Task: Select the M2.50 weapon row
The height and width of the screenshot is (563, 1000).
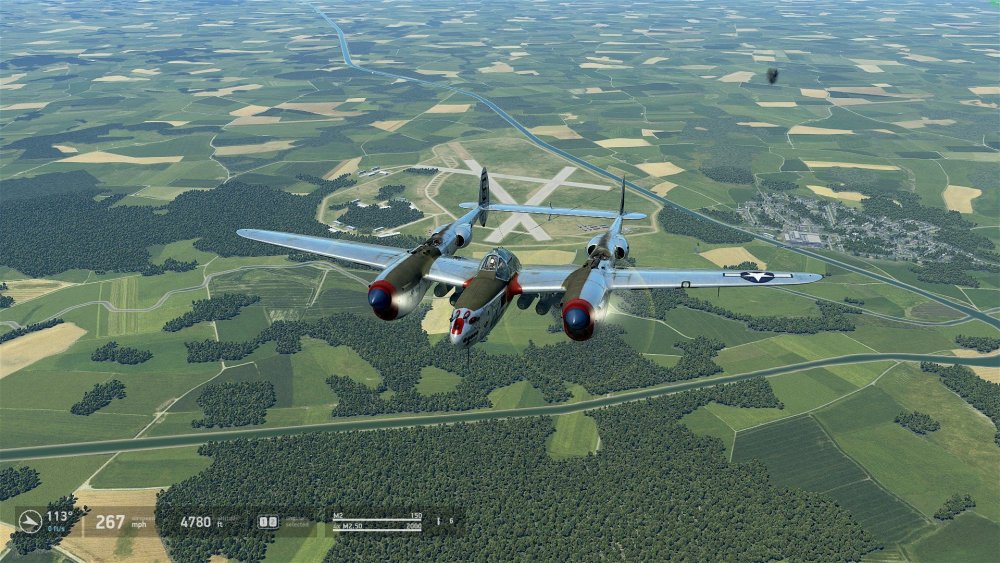Action: click(x=377, y=525)
